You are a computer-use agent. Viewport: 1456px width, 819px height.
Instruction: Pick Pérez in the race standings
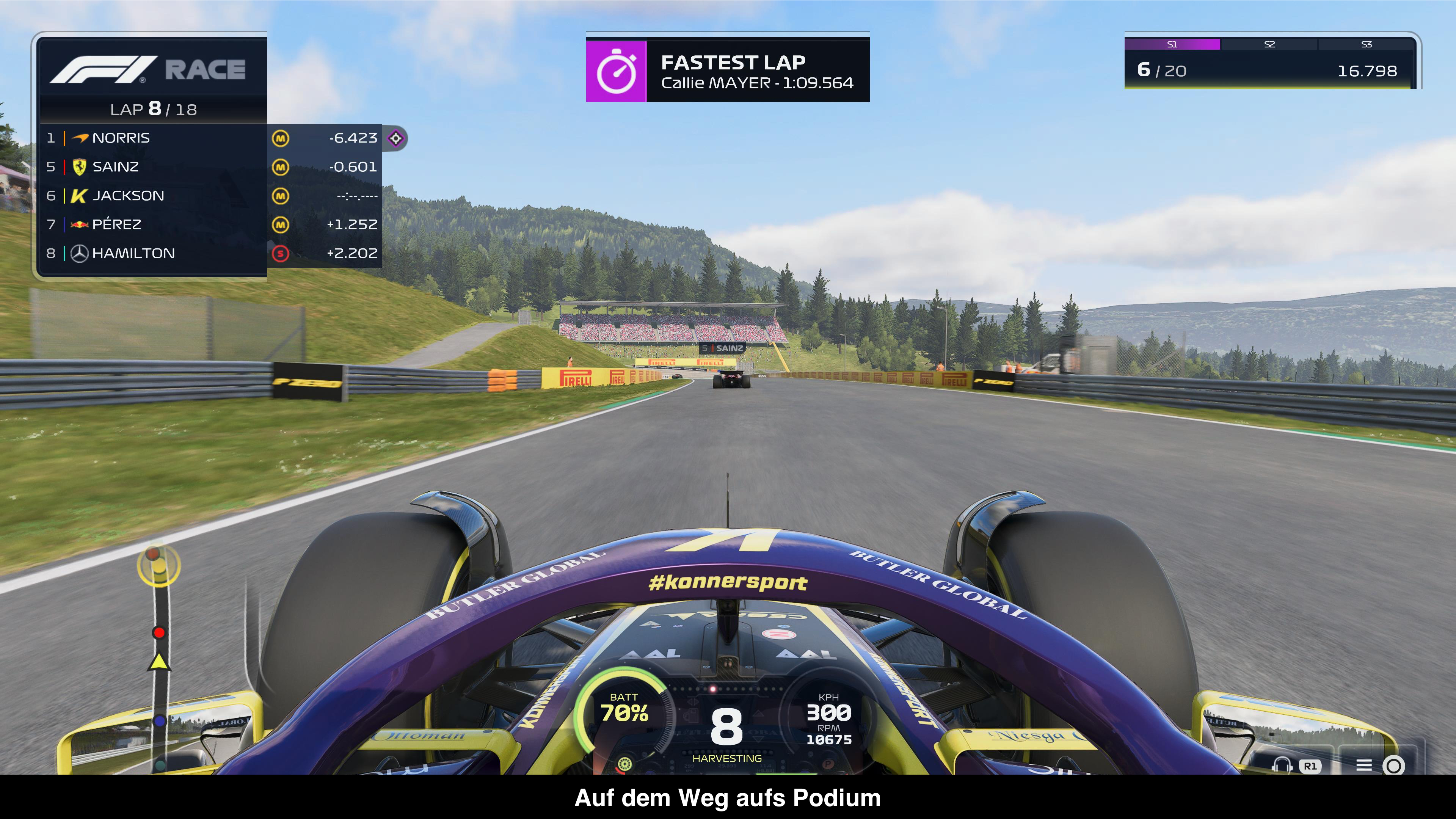152,224
